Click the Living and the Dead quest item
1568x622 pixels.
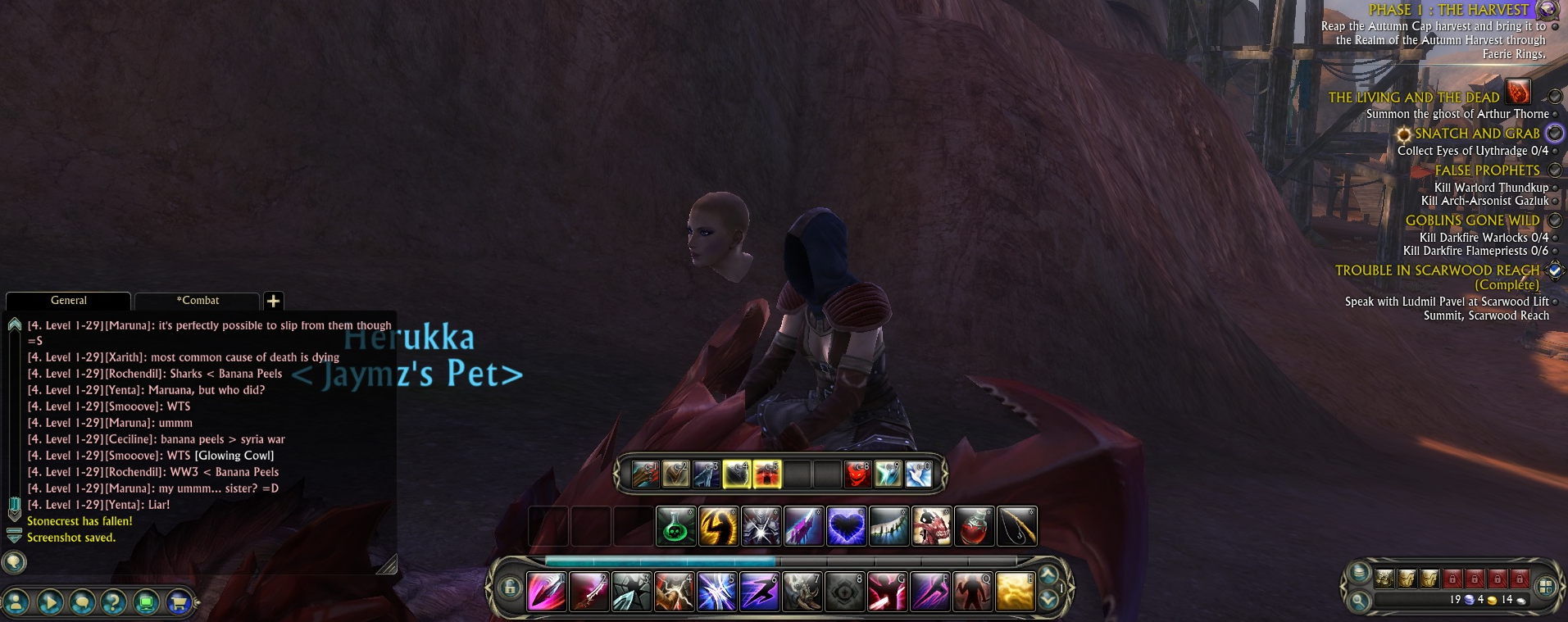pos(1518,93)
